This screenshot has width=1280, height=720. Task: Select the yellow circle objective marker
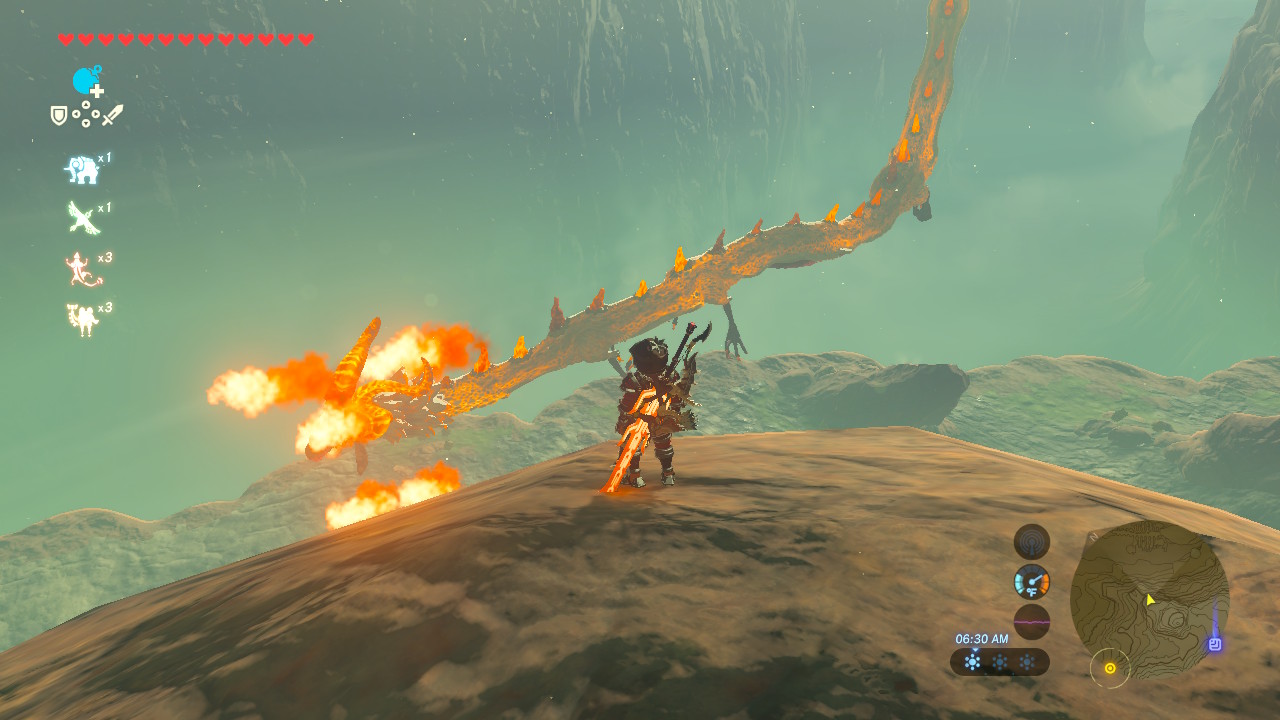[1110, 668]
